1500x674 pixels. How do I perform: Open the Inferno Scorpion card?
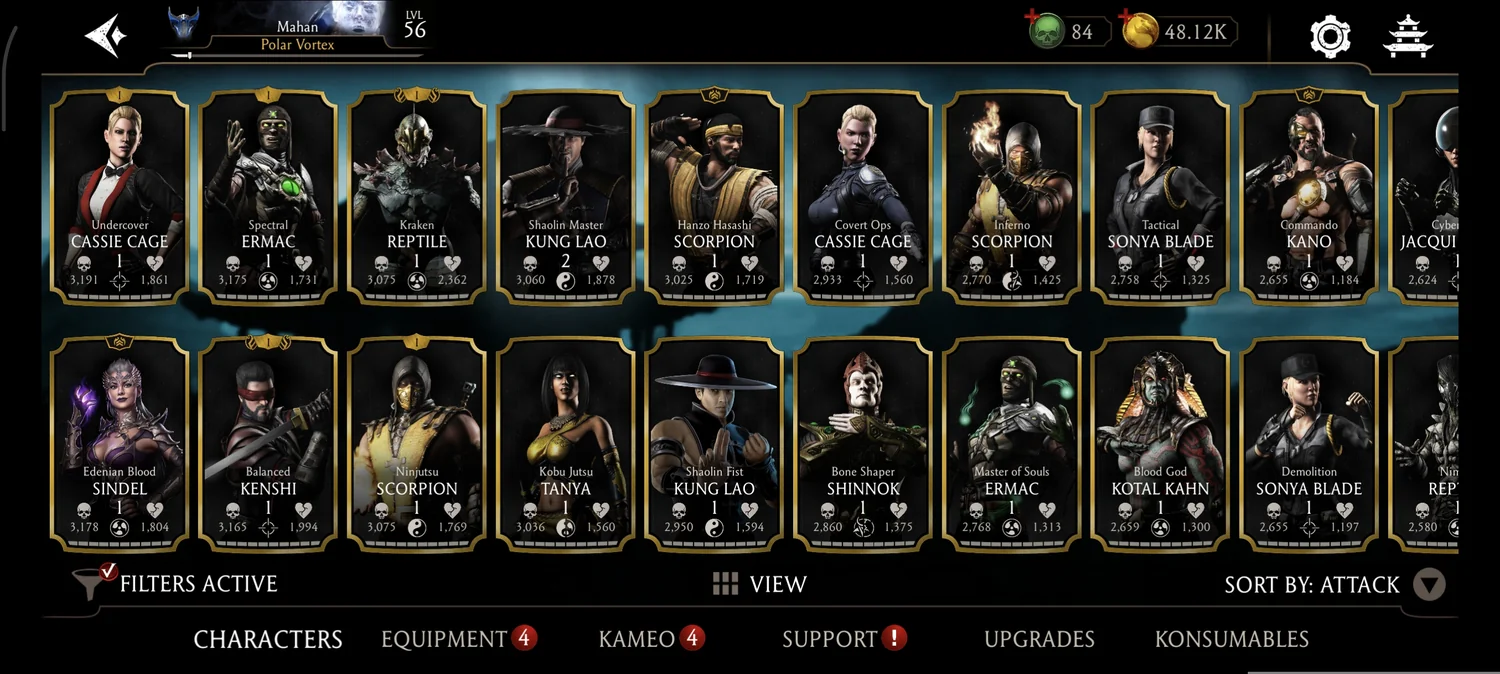click(x=1012, y=196)
